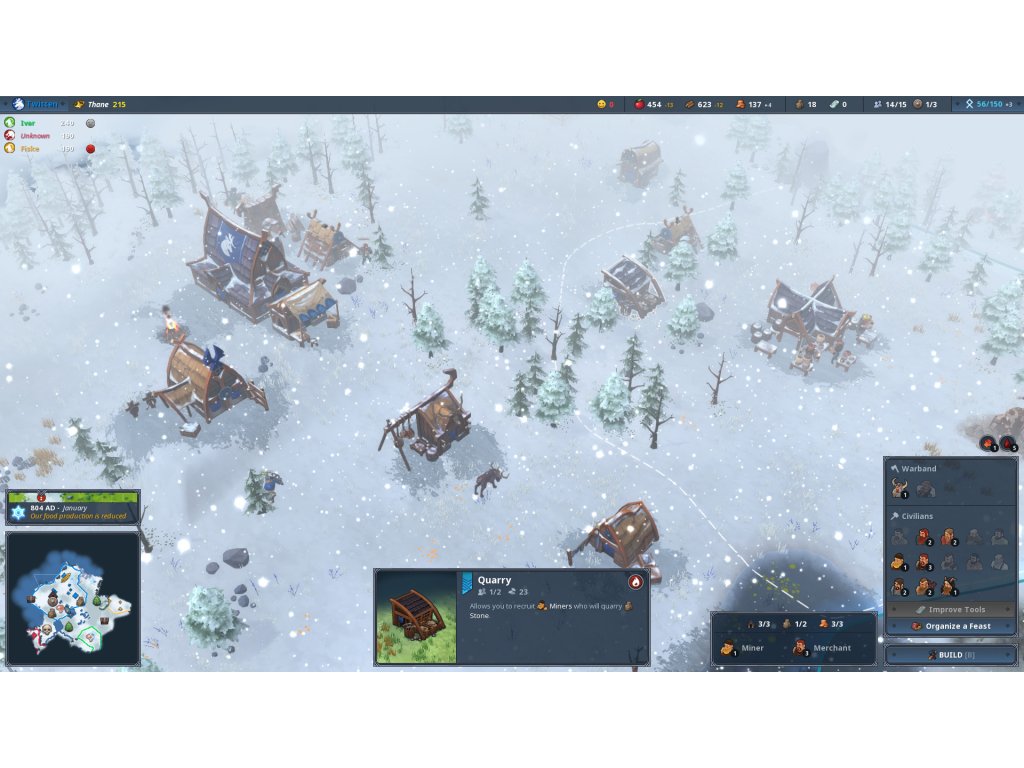Click the Warband header in the units panel

(918, 468)
